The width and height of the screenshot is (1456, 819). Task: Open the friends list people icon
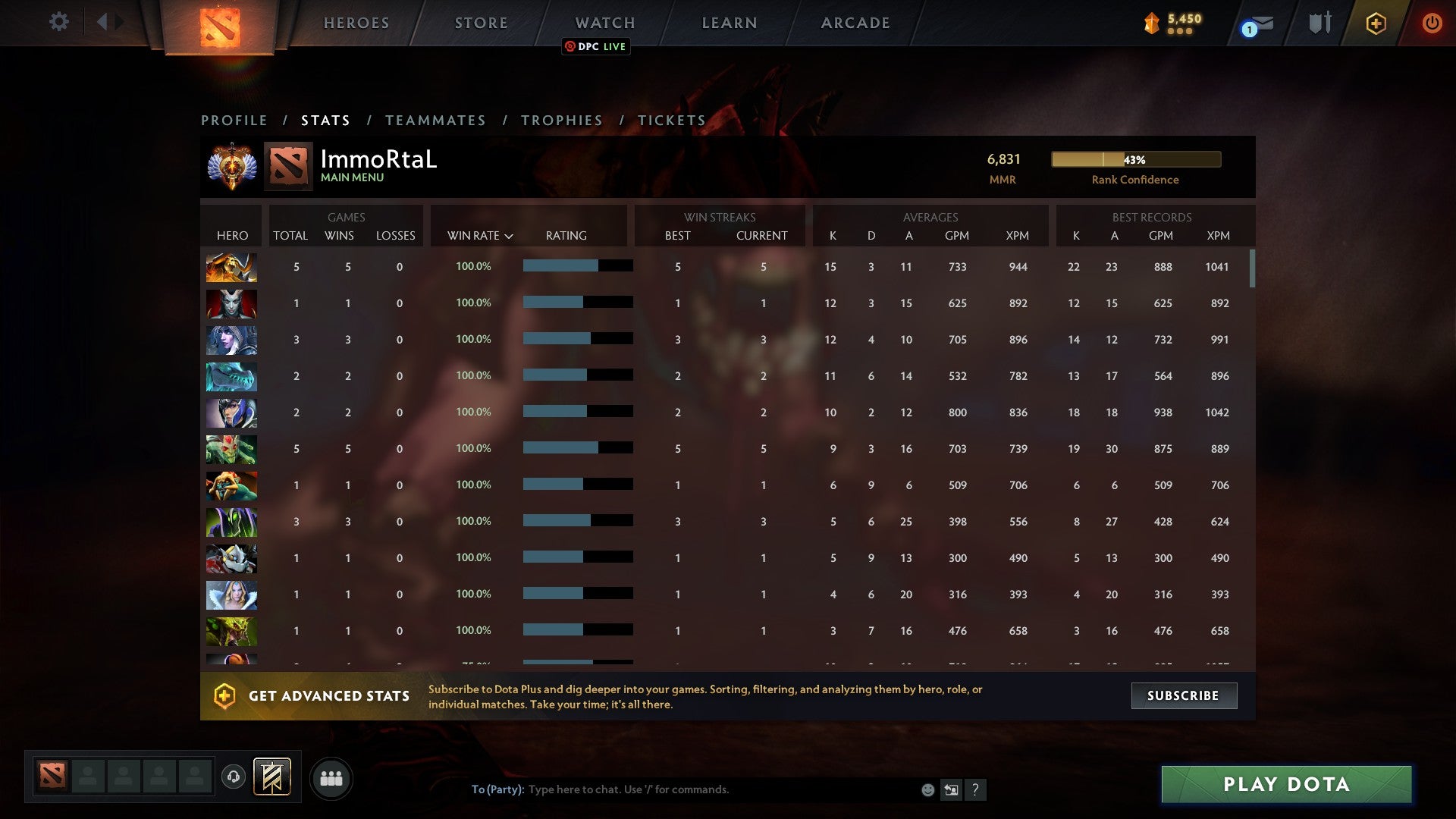(331, 777)
